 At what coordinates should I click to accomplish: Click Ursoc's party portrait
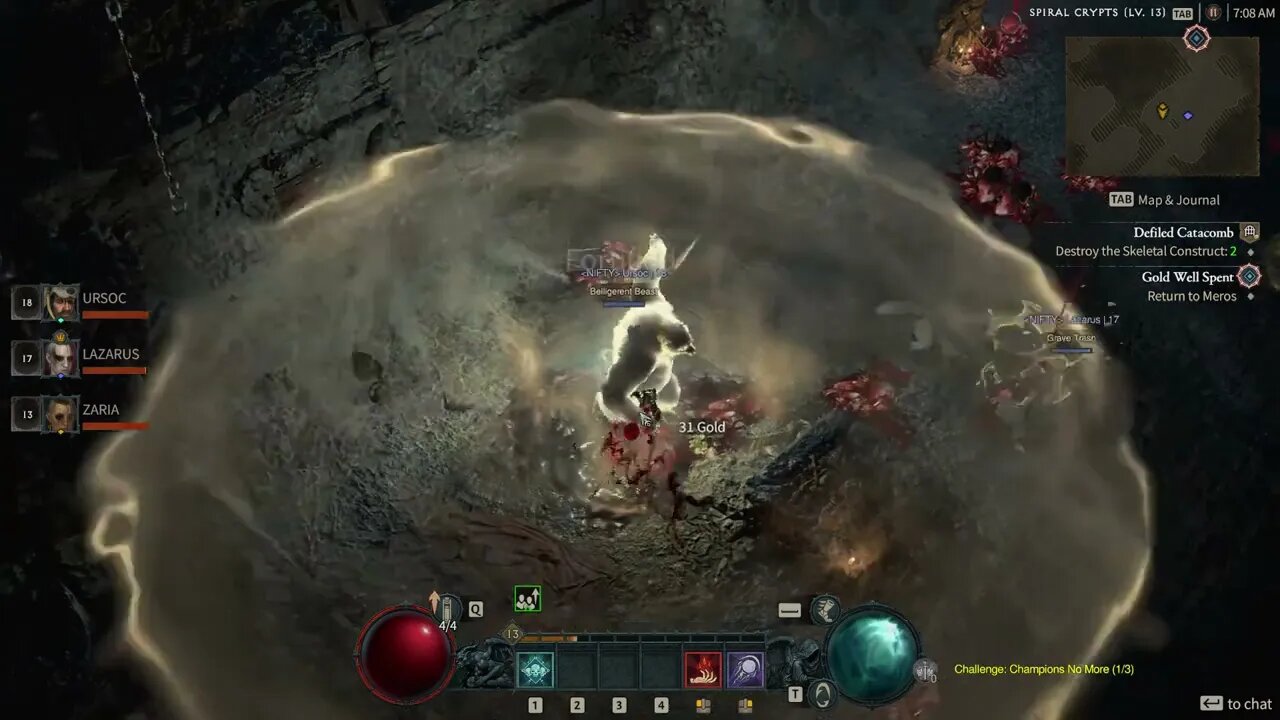[x=61, y=302]
